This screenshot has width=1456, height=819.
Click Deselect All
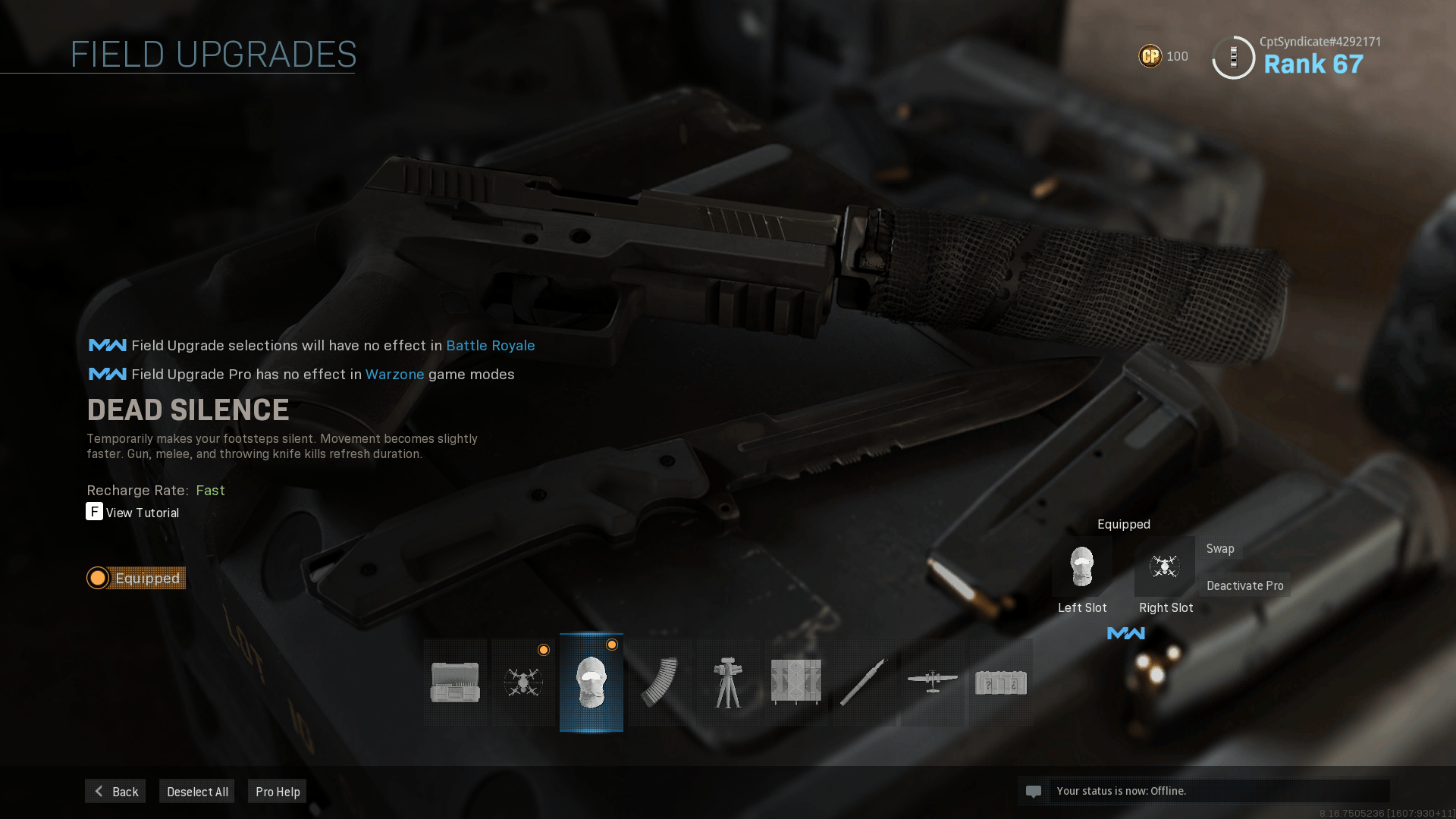197,791
